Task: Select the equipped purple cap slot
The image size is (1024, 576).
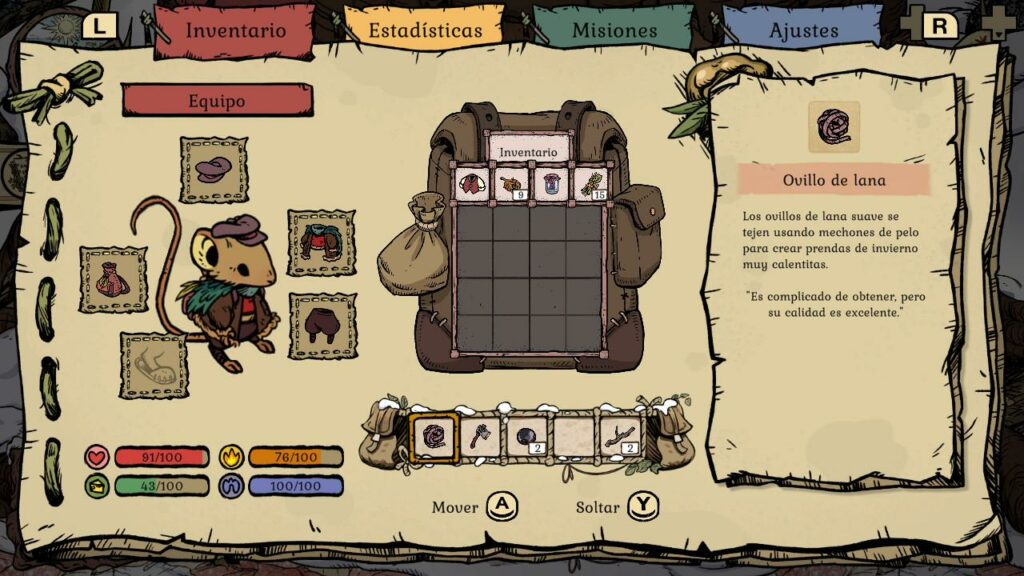Action: [214, 170]
